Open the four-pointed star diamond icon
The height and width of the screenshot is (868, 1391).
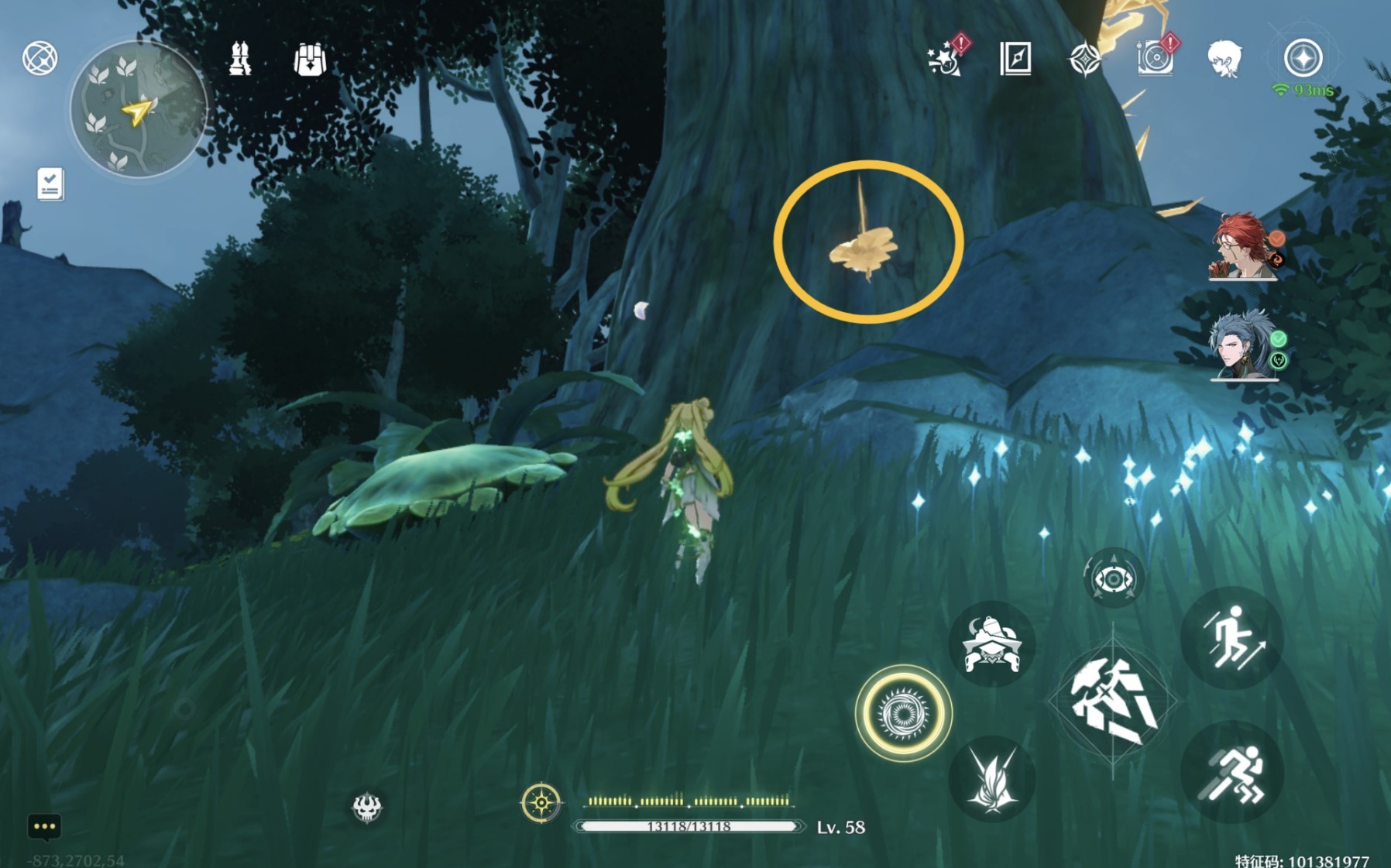pyautogui.click(x=1084, y=59)
